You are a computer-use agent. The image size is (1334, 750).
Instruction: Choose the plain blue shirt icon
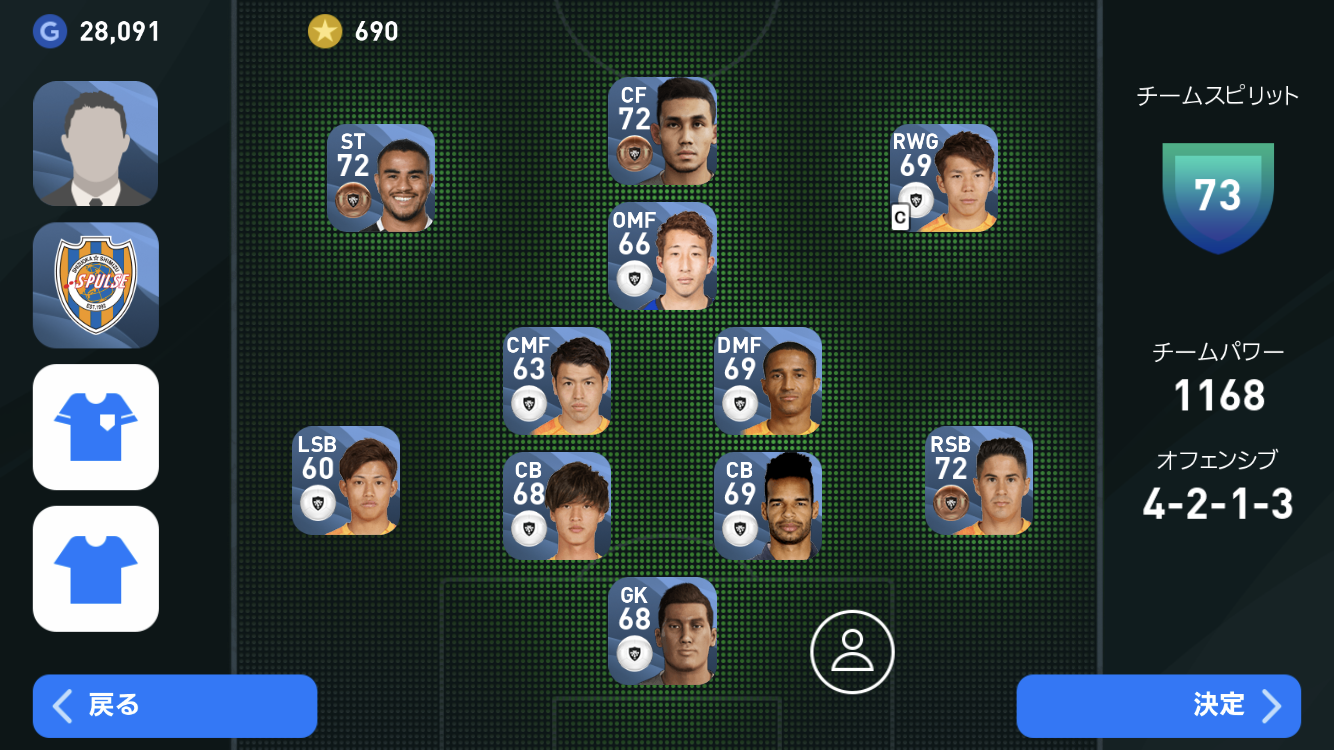coord(96,569)
